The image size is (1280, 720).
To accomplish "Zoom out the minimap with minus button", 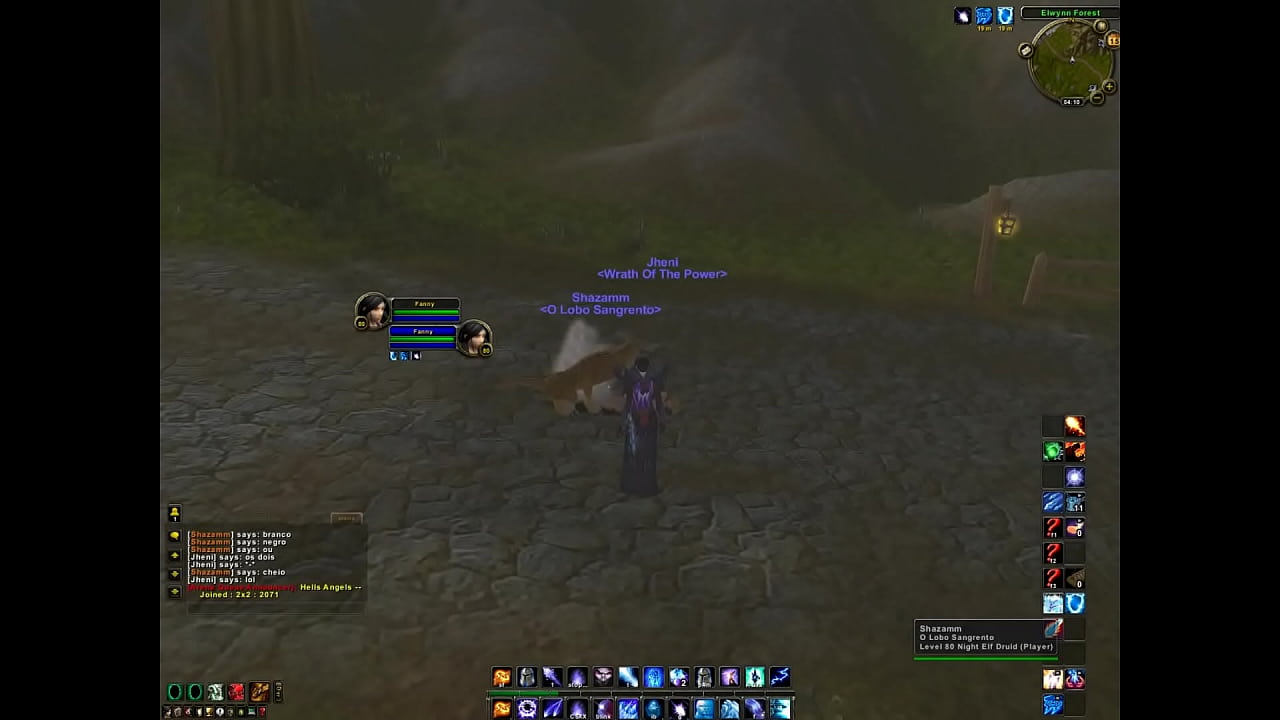I will coord(1097,98).
